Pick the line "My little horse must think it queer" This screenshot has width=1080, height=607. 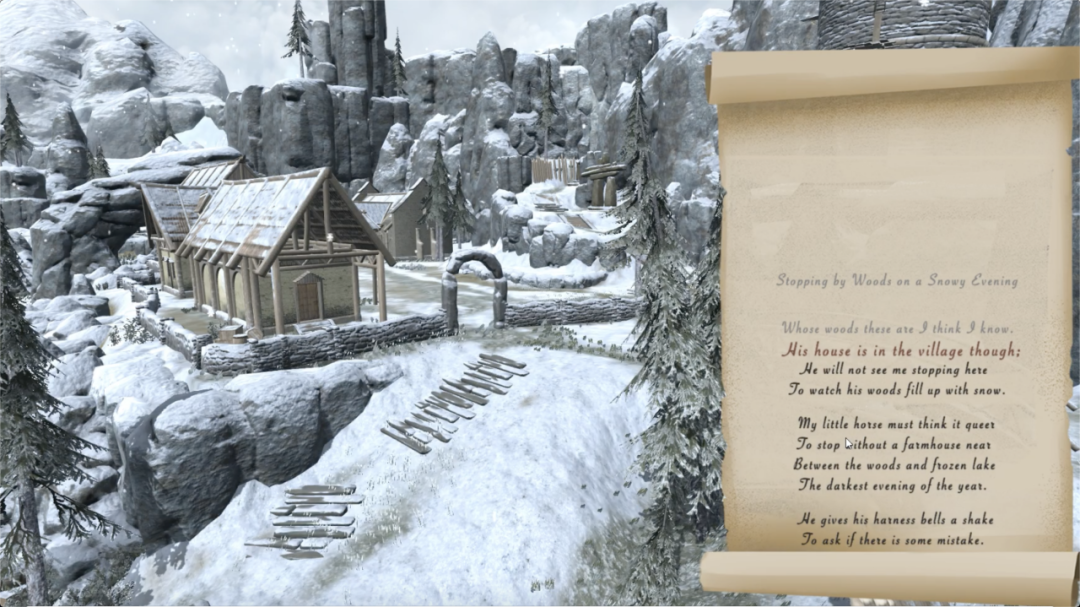click(896, 423)
